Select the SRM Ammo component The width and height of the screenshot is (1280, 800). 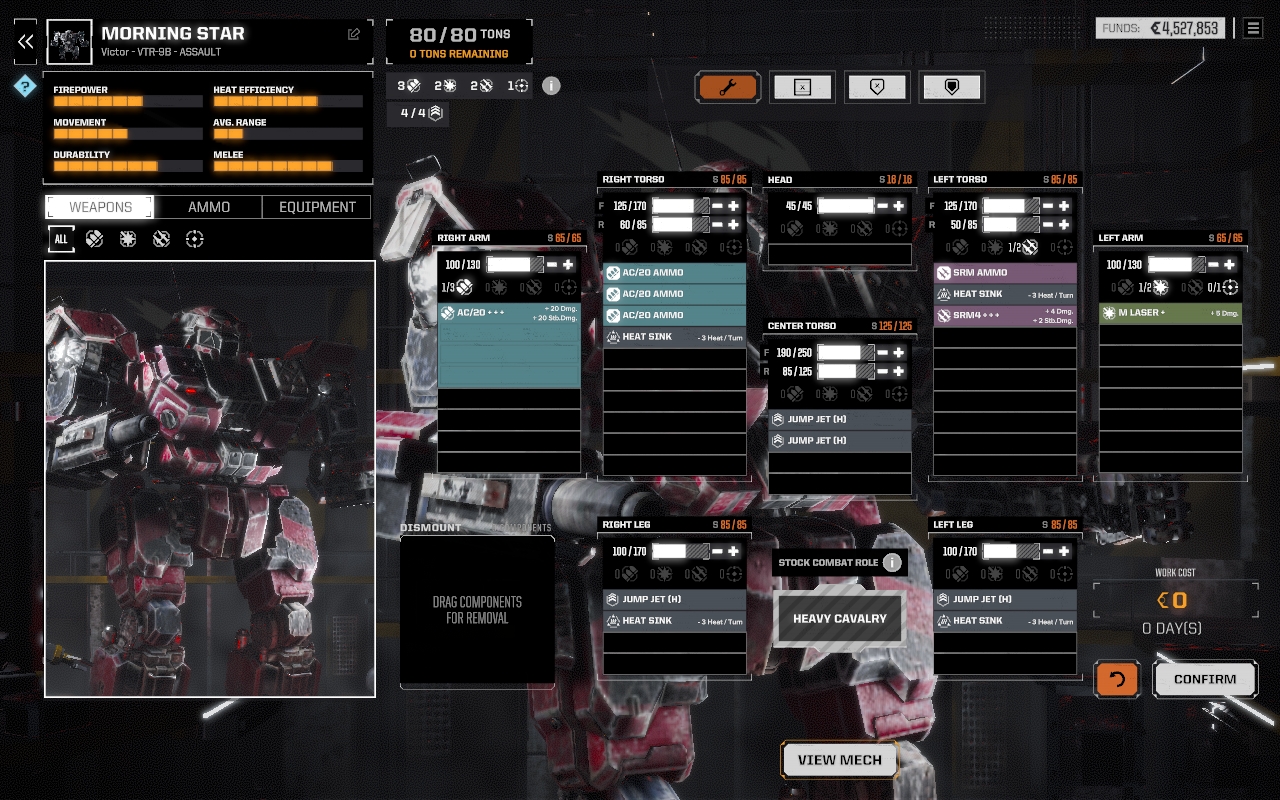point(1005,272)
